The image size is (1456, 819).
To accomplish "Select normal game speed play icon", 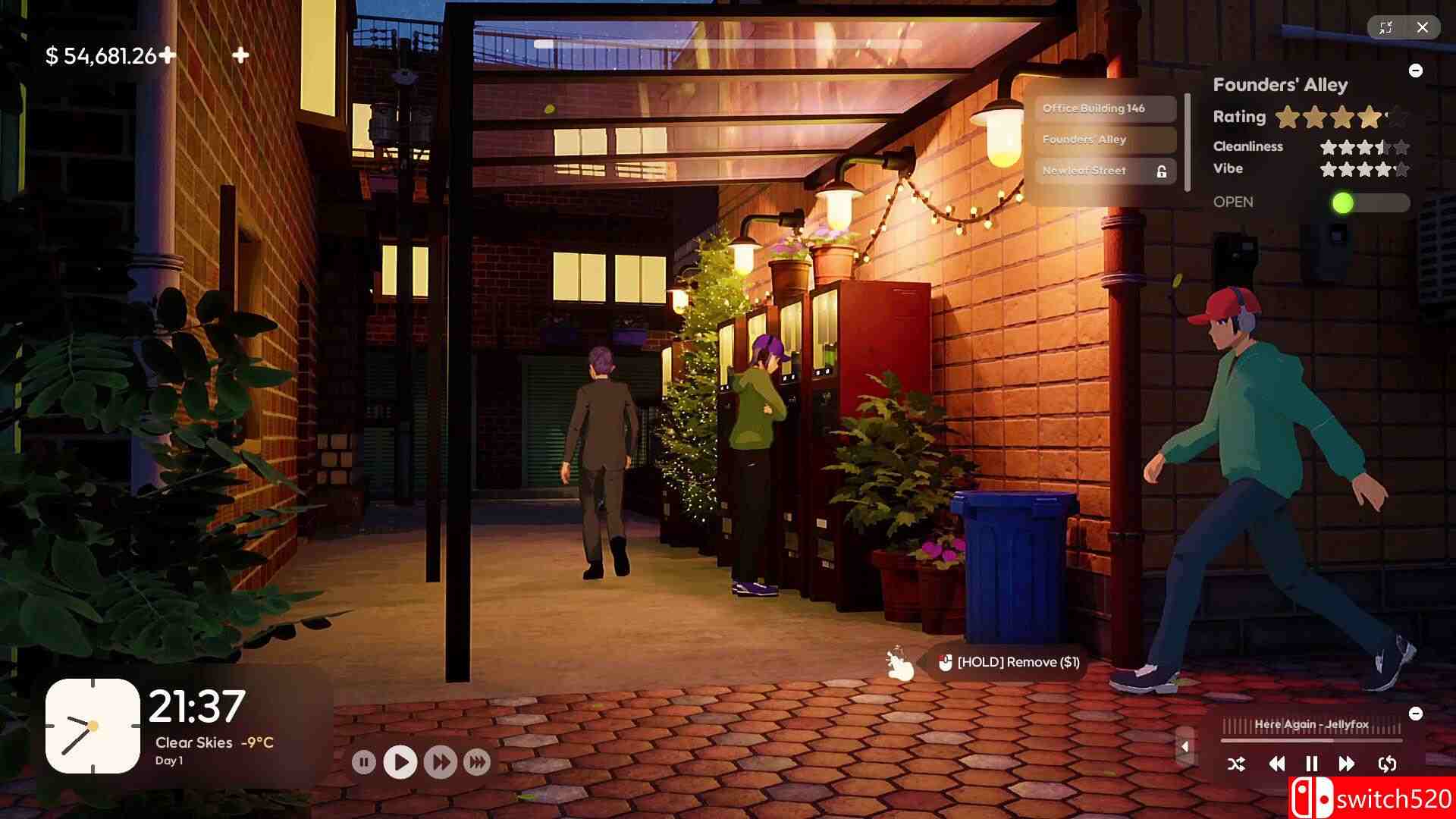I will pos(400,762).
